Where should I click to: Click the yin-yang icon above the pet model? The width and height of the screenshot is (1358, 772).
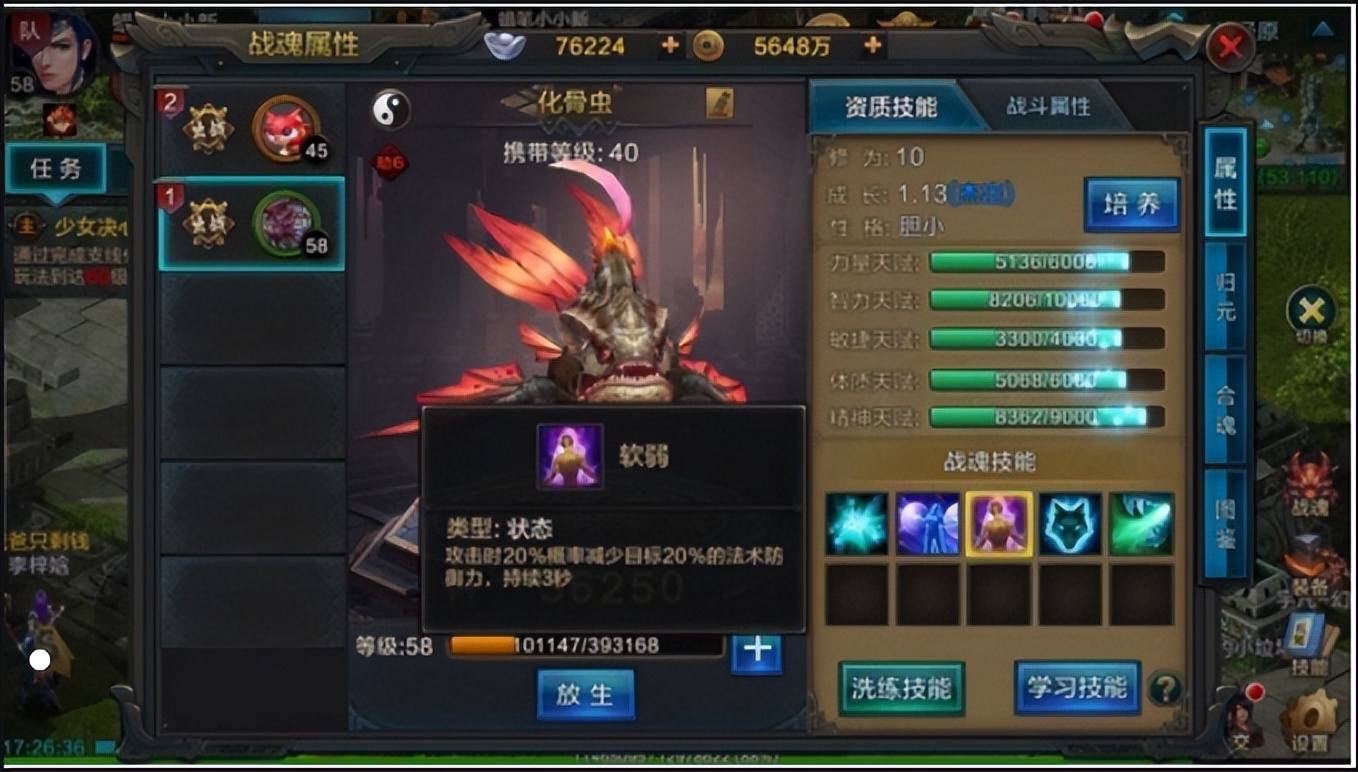390,110
